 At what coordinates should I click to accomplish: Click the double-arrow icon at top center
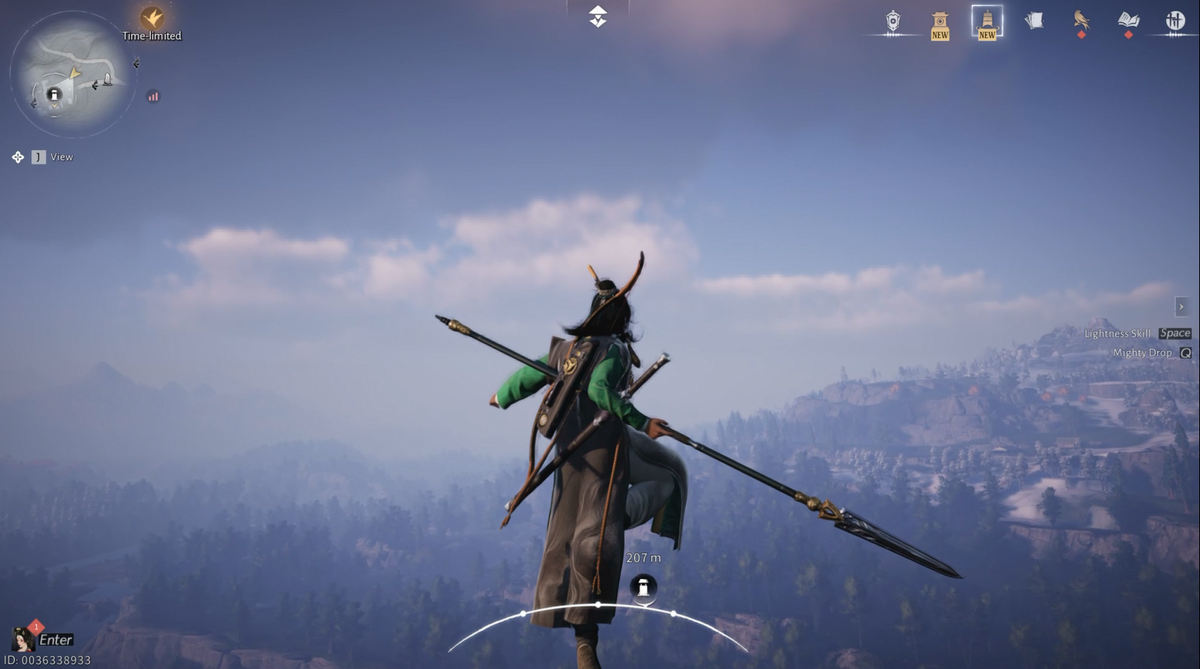[x=598, y=16]
